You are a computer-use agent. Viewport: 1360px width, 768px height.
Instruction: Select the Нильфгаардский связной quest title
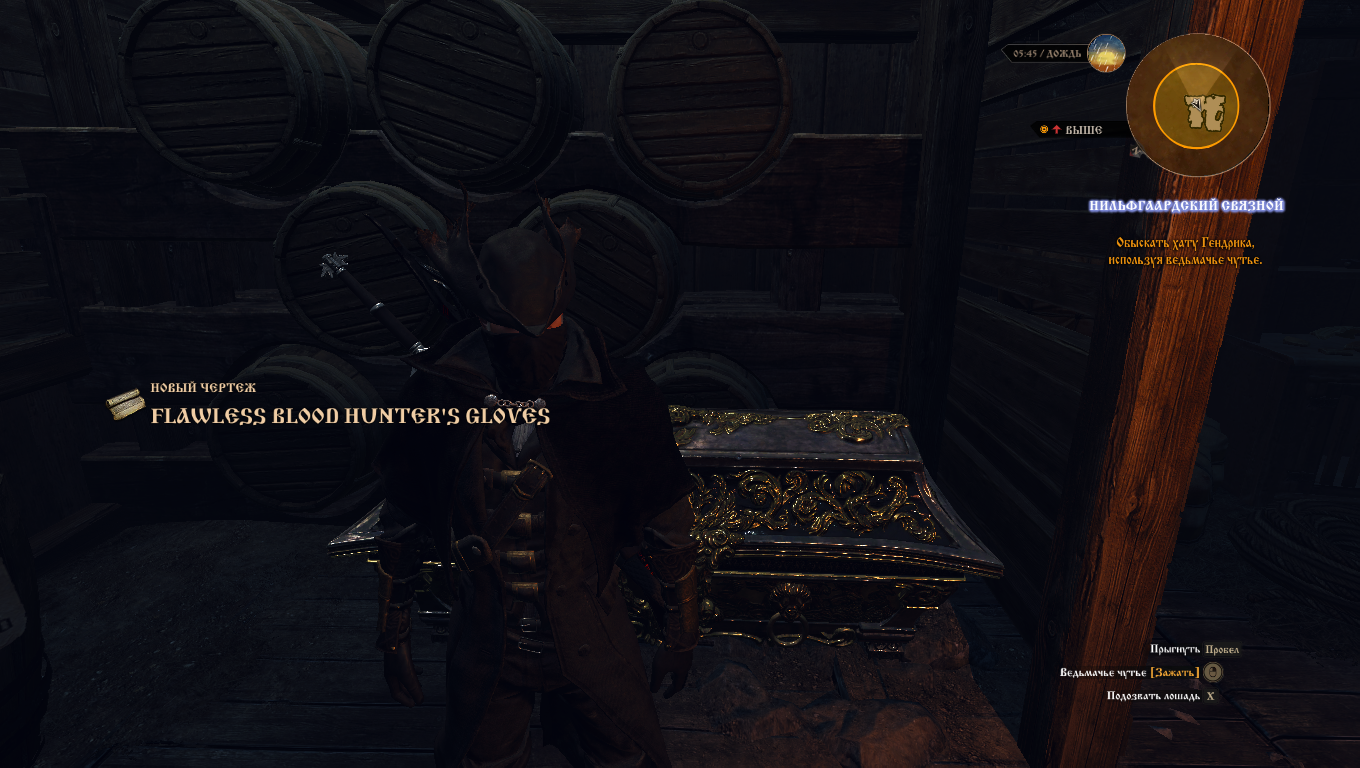point(1188,206)
